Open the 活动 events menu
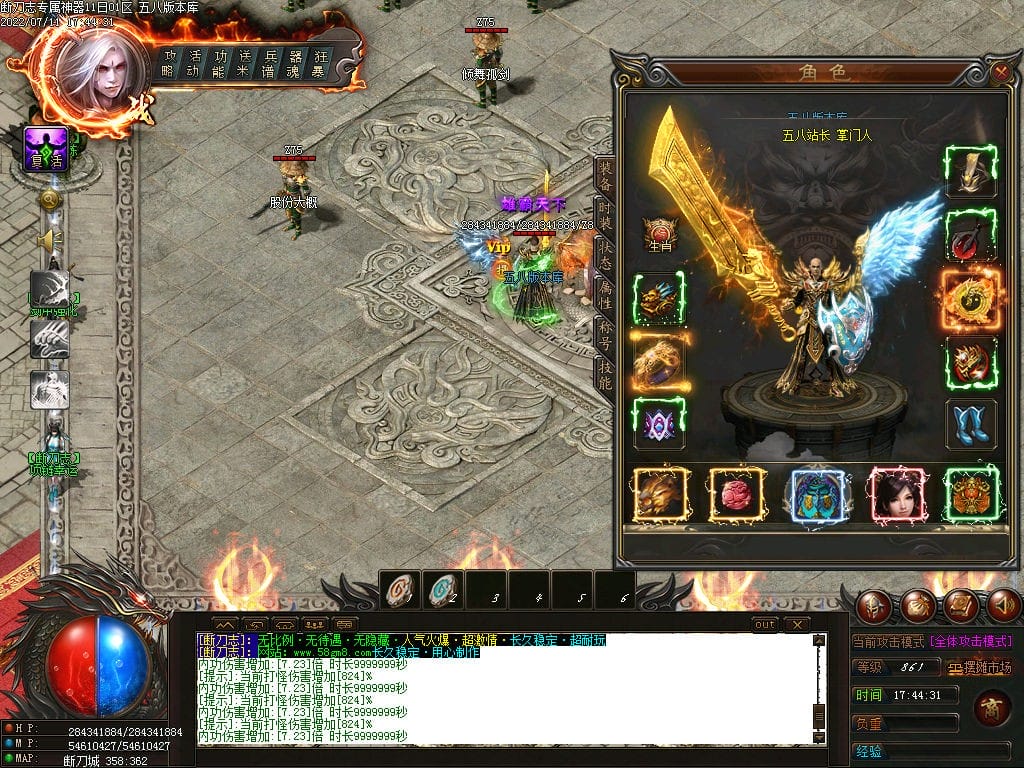1024x768 pixels. (x=195, y=64)
